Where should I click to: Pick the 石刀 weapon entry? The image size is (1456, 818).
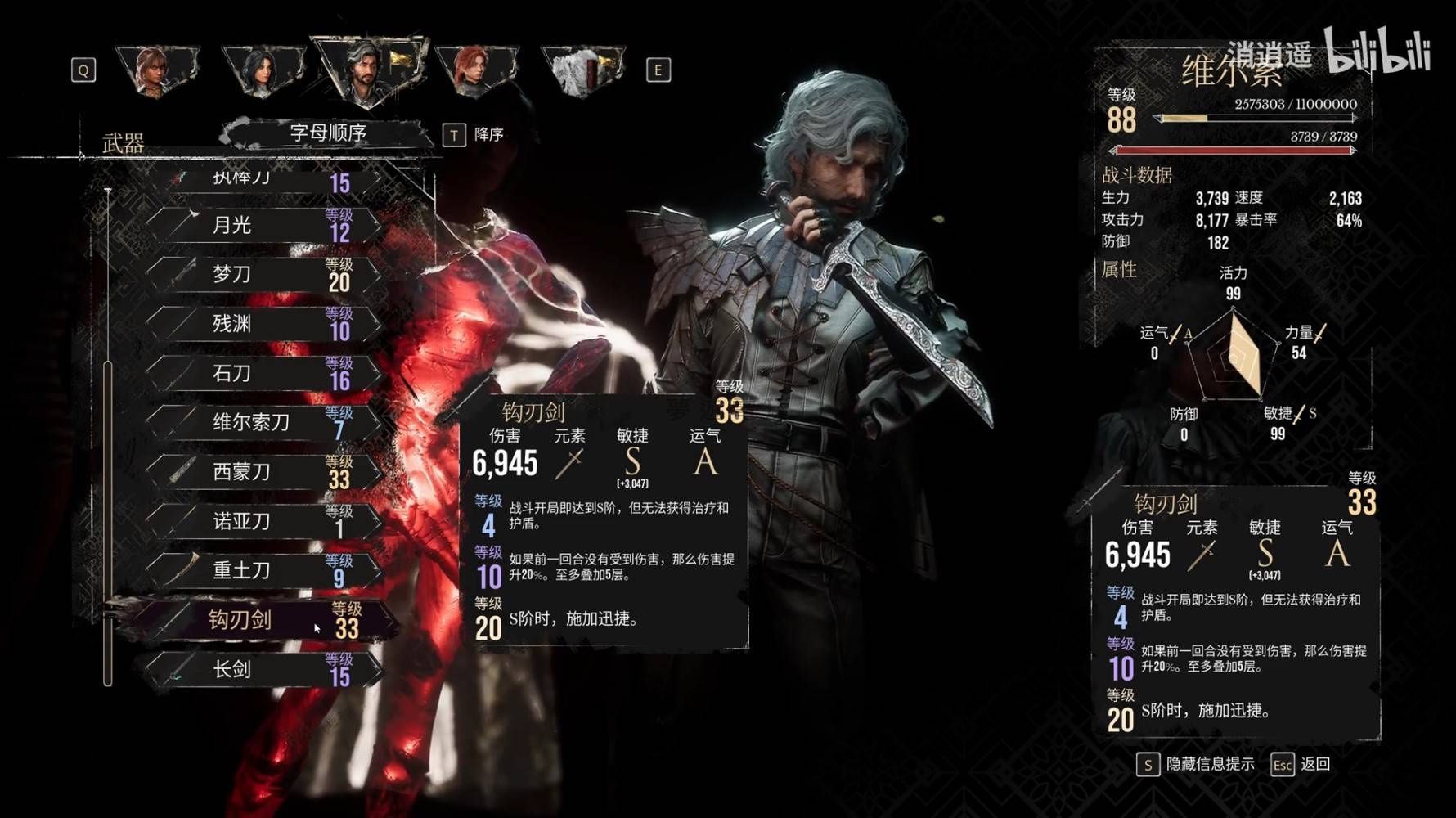click(x=262, y=374)
